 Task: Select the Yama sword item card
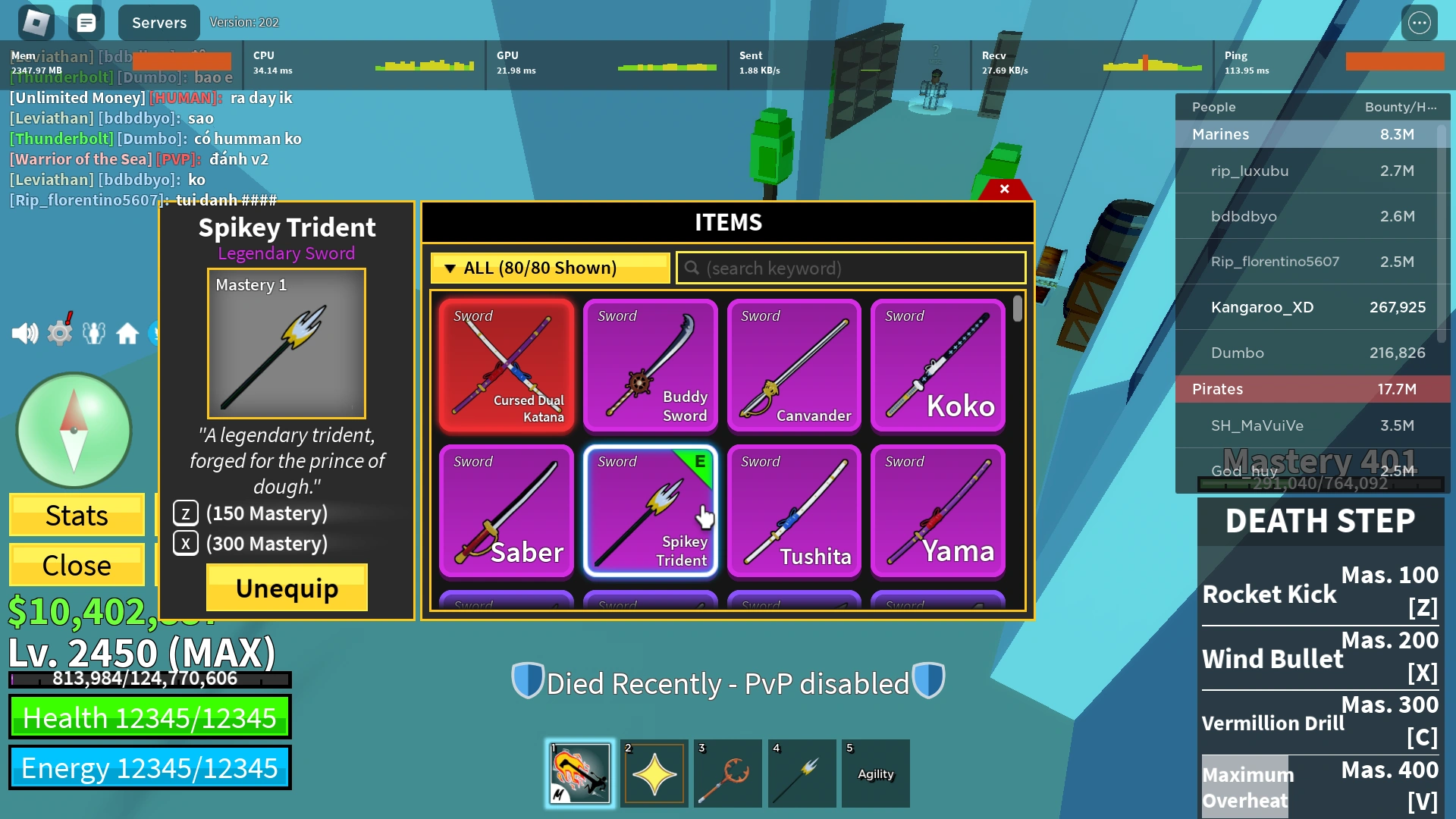click(937, 512)
